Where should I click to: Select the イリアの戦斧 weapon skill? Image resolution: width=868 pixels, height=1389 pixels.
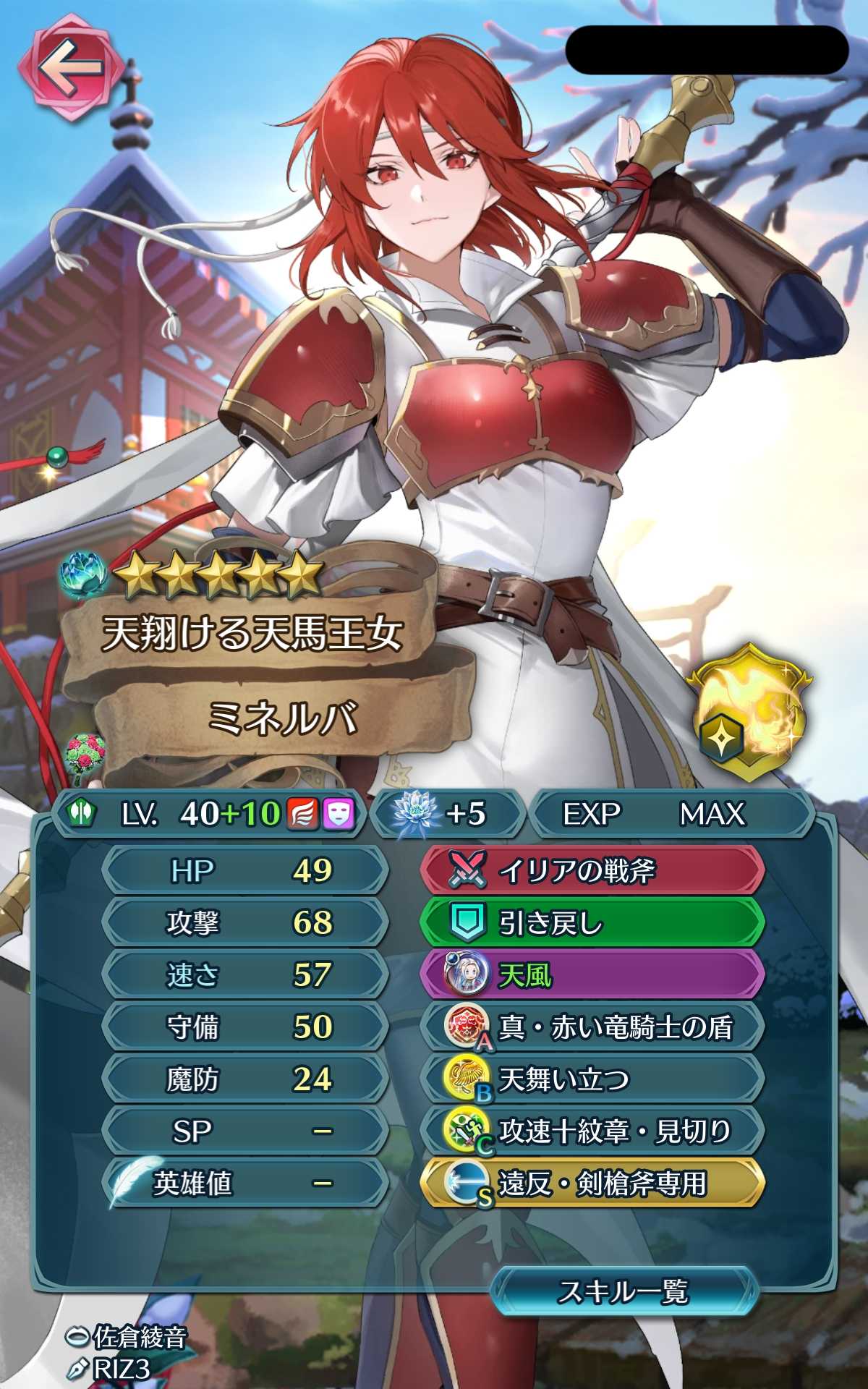click(592, 870)
